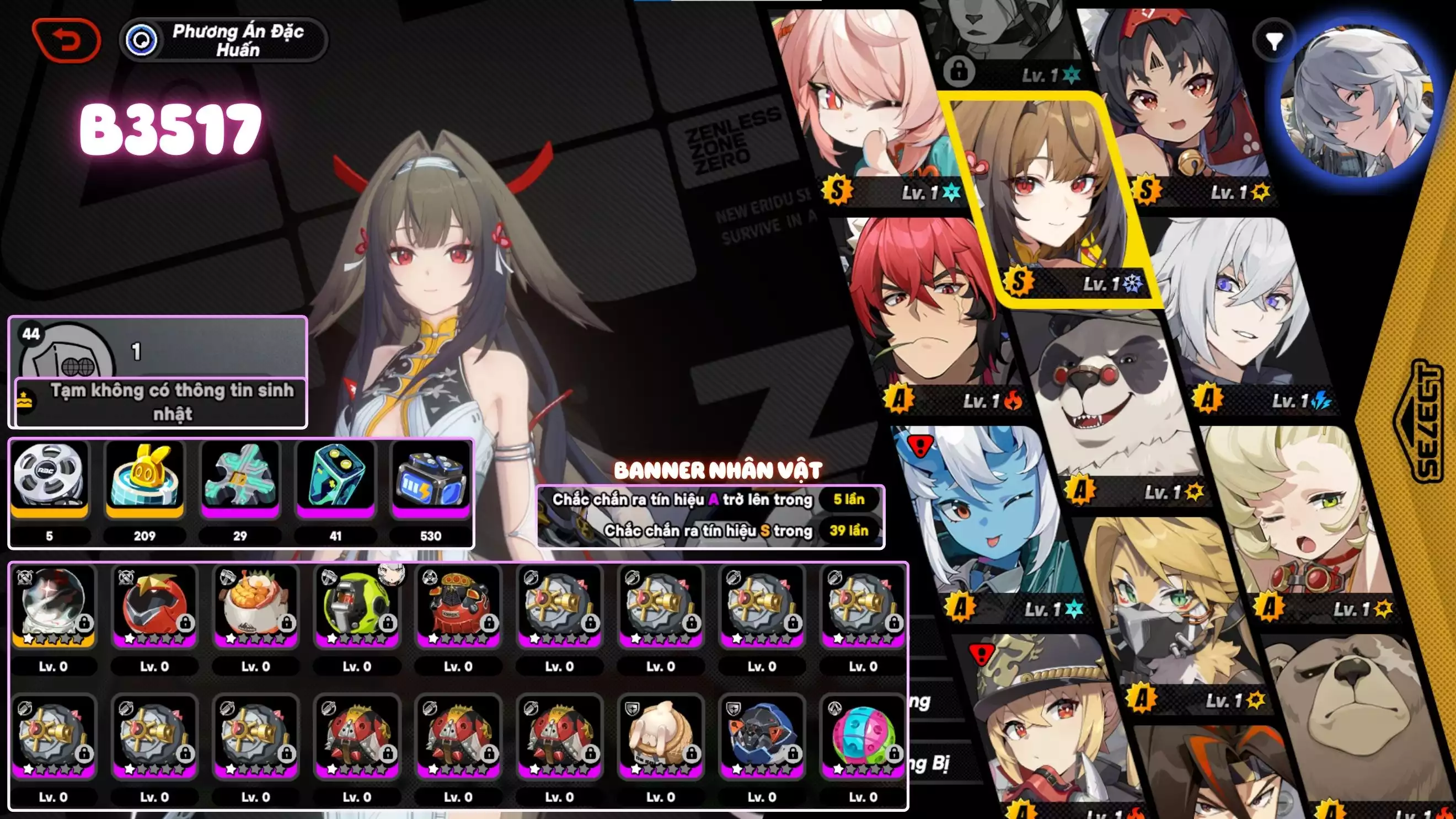Viewport: 1456px width, 819px height.
Task: Click the round silver-haired profile avatar
Action: click(1357, 101)
